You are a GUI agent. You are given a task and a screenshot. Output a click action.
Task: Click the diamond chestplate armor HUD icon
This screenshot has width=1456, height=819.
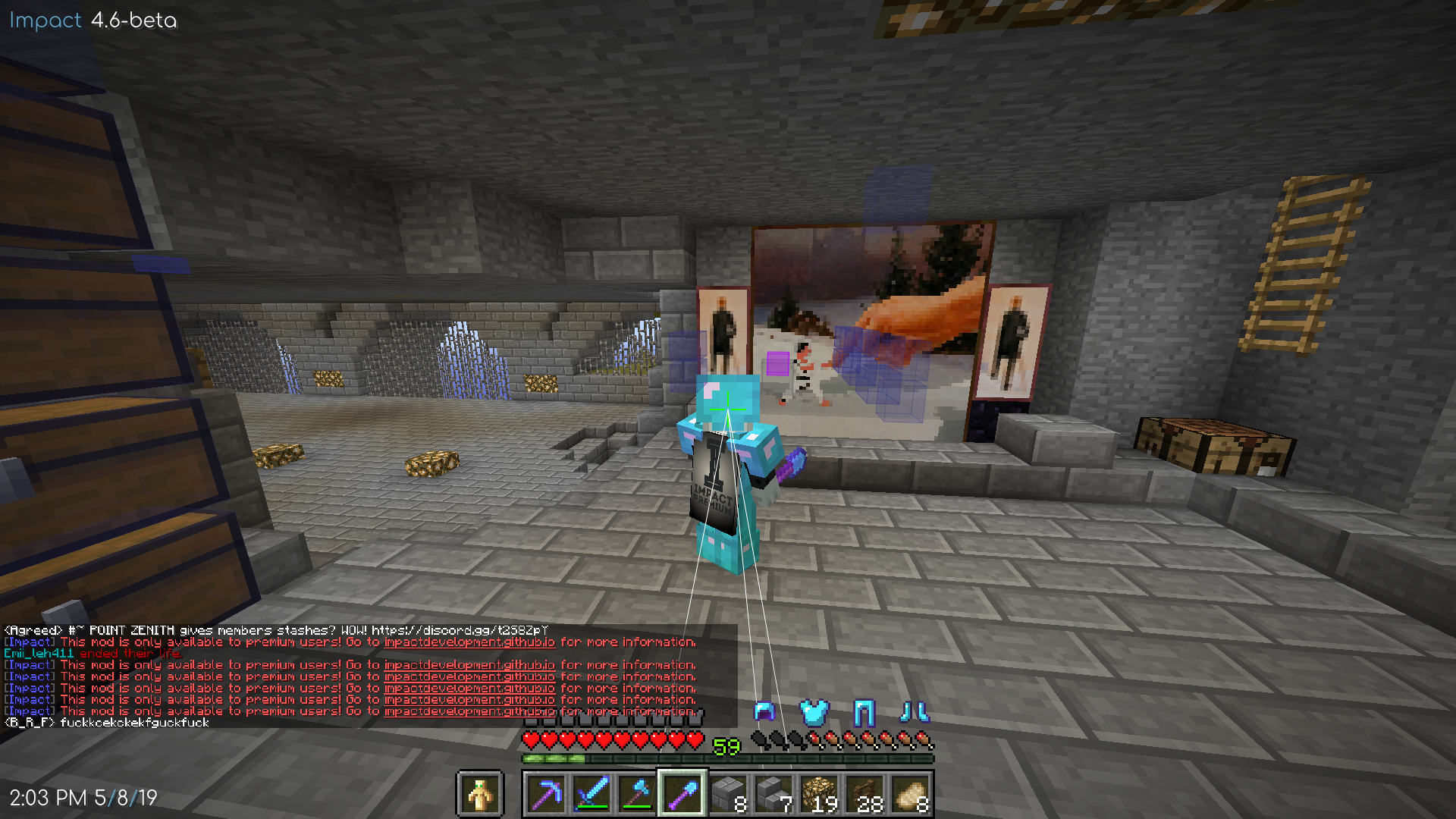click(x=815, y=713)
